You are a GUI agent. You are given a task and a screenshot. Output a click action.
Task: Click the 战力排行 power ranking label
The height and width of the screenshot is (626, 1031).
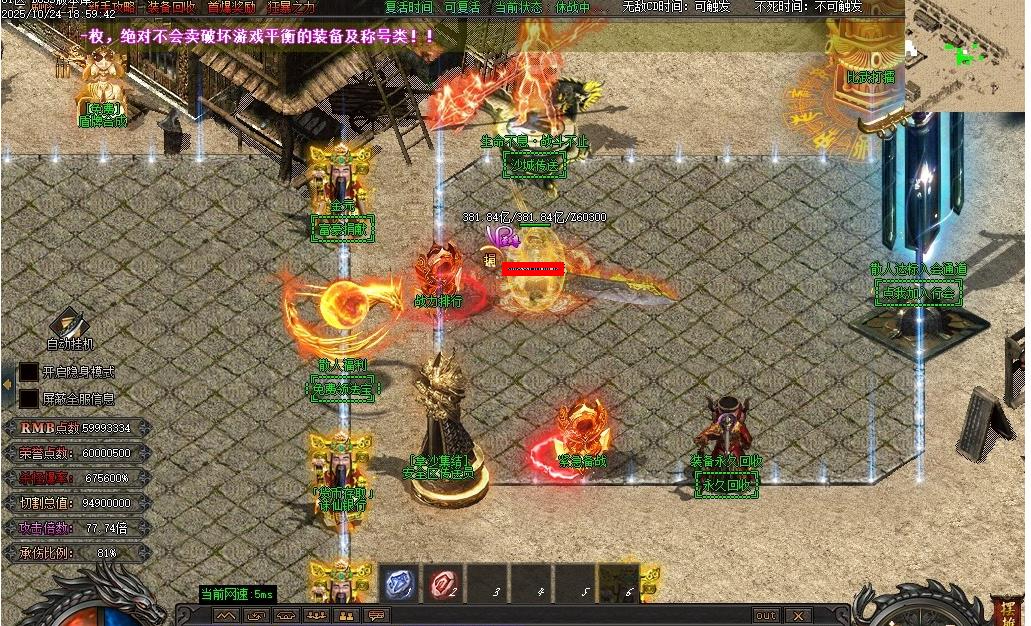point(438,300)
